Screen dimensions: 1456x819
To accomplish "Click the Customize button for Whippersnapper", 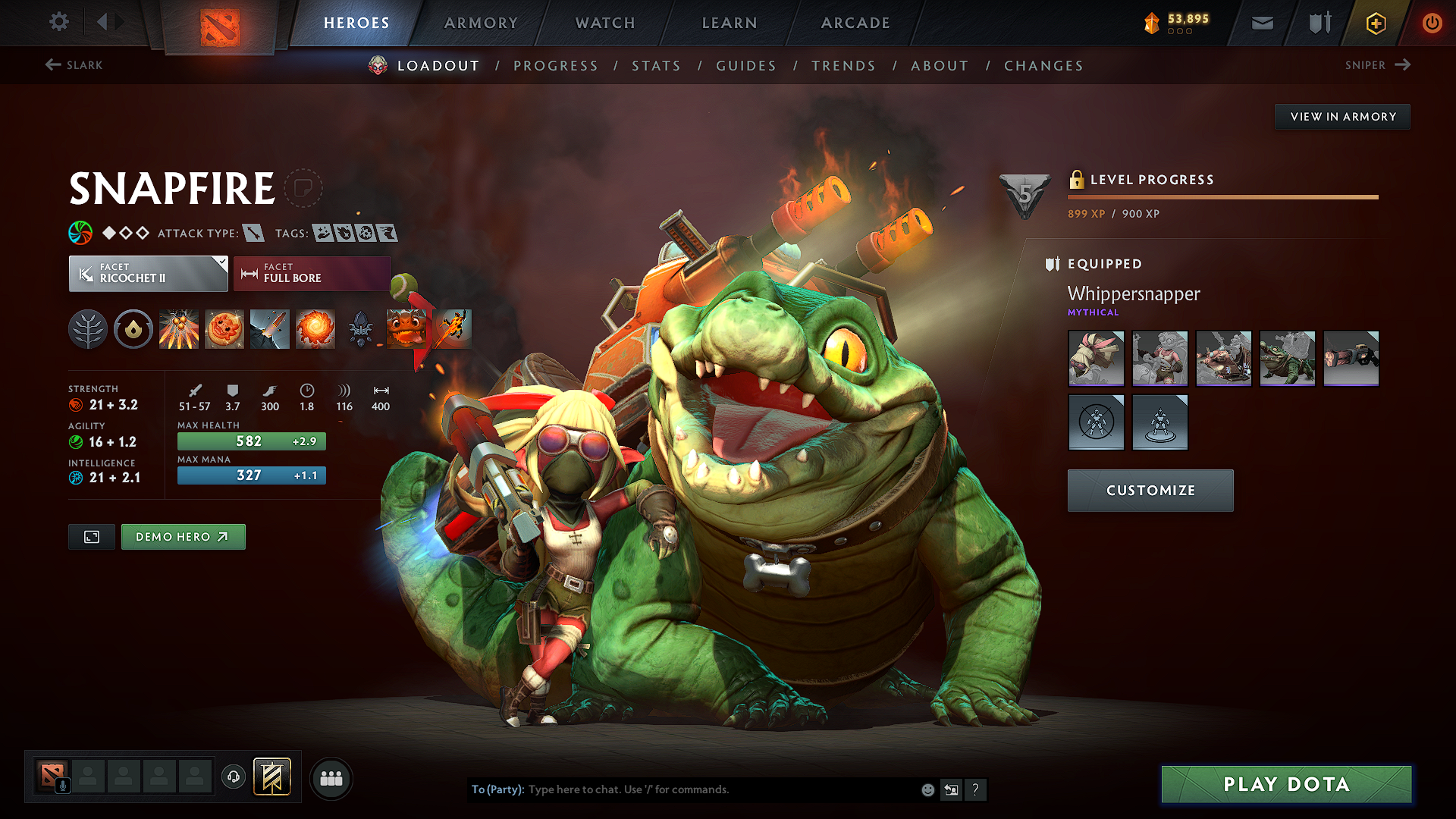I will (x=1150, y=490).
